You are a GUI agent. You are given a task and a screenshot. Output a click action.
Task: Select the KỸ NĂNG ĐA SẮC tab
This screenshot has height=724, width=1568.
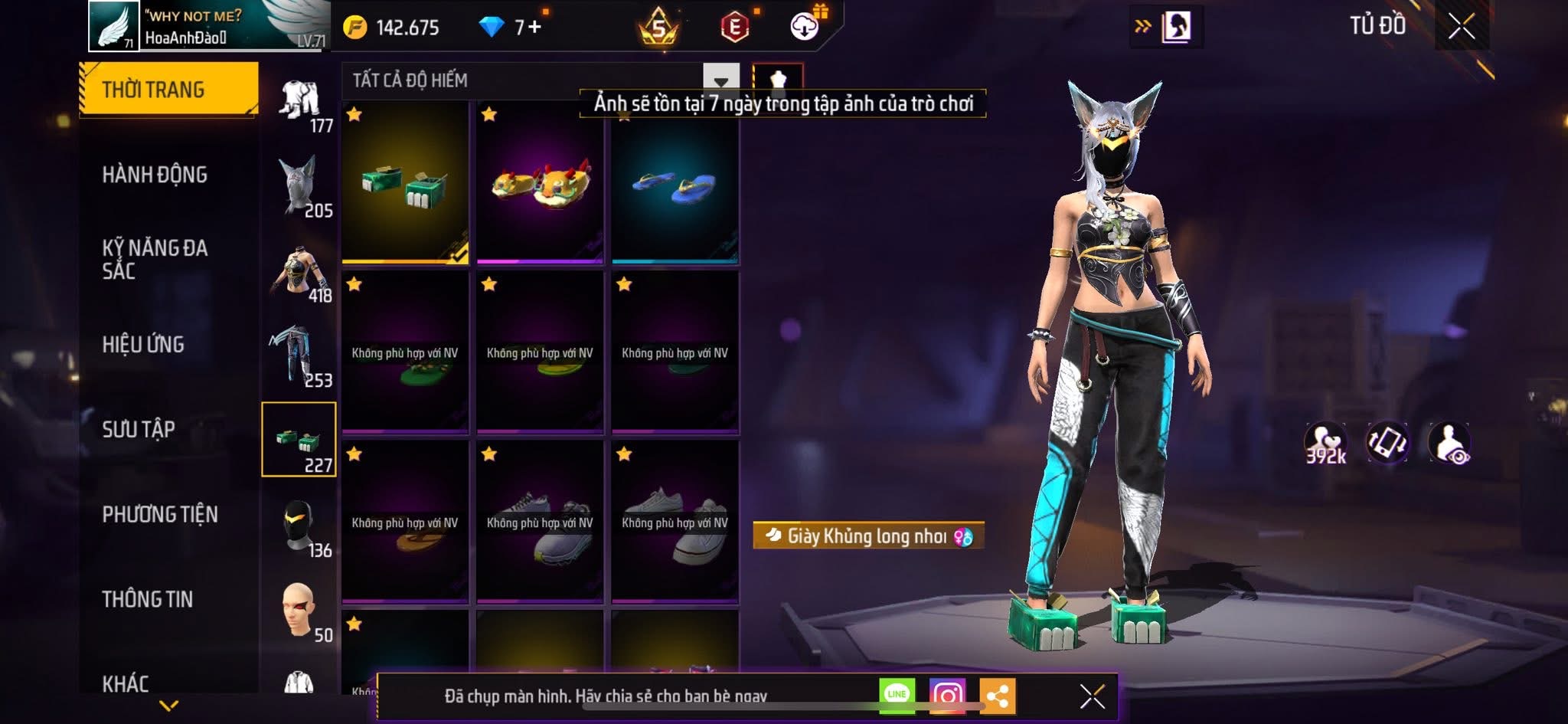(x=155, y=259)
